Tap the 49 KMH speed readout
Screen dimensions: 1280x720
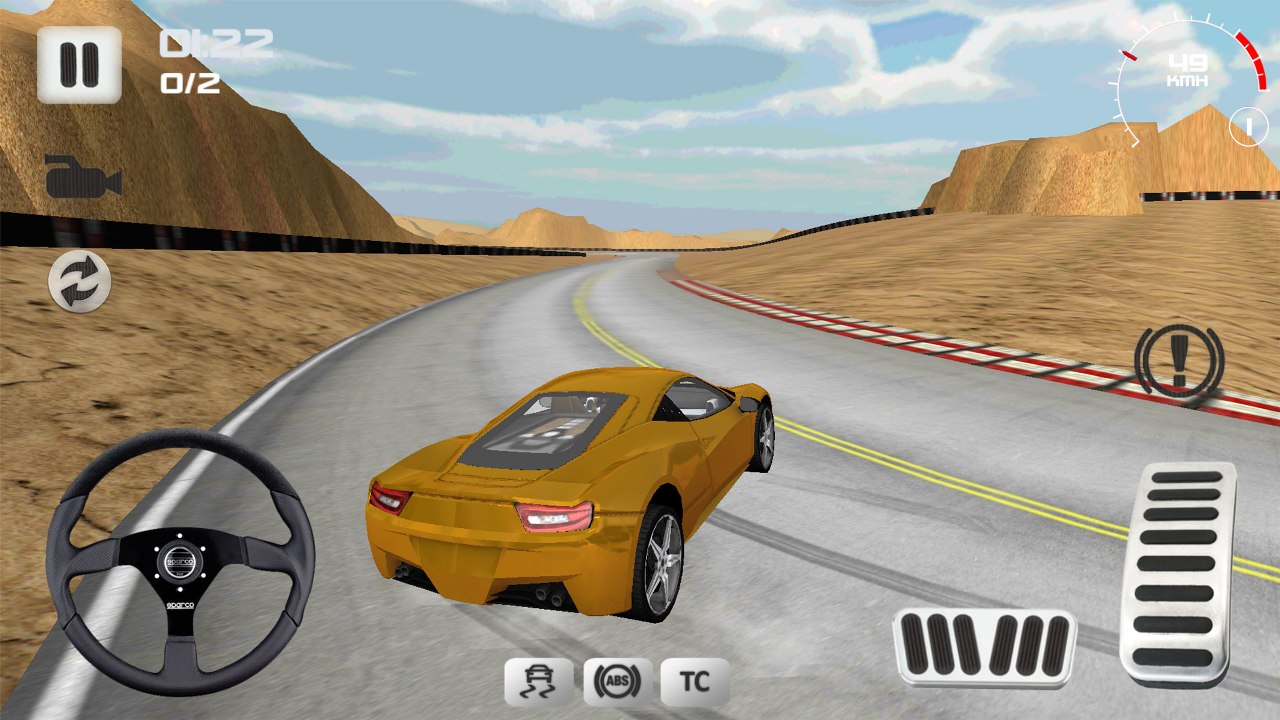coord(1189,70)
